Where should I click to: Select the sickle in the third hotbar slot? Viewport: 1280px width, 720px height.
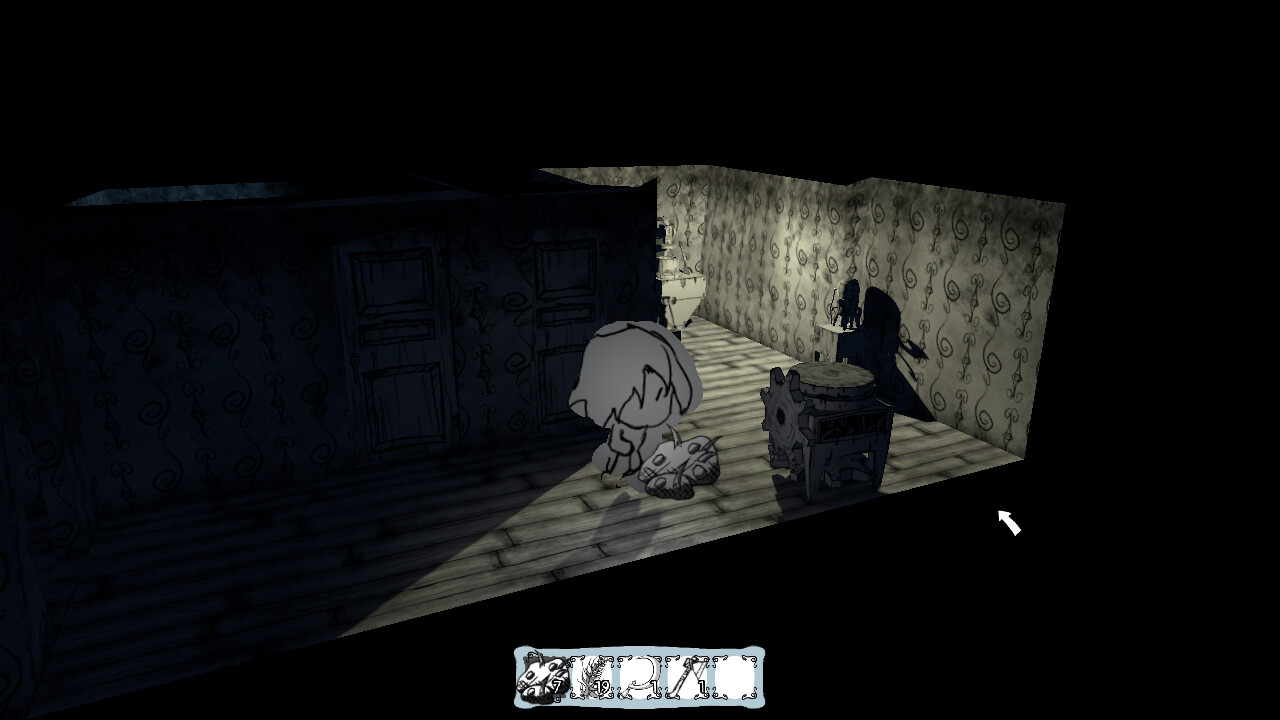point(640,676)
